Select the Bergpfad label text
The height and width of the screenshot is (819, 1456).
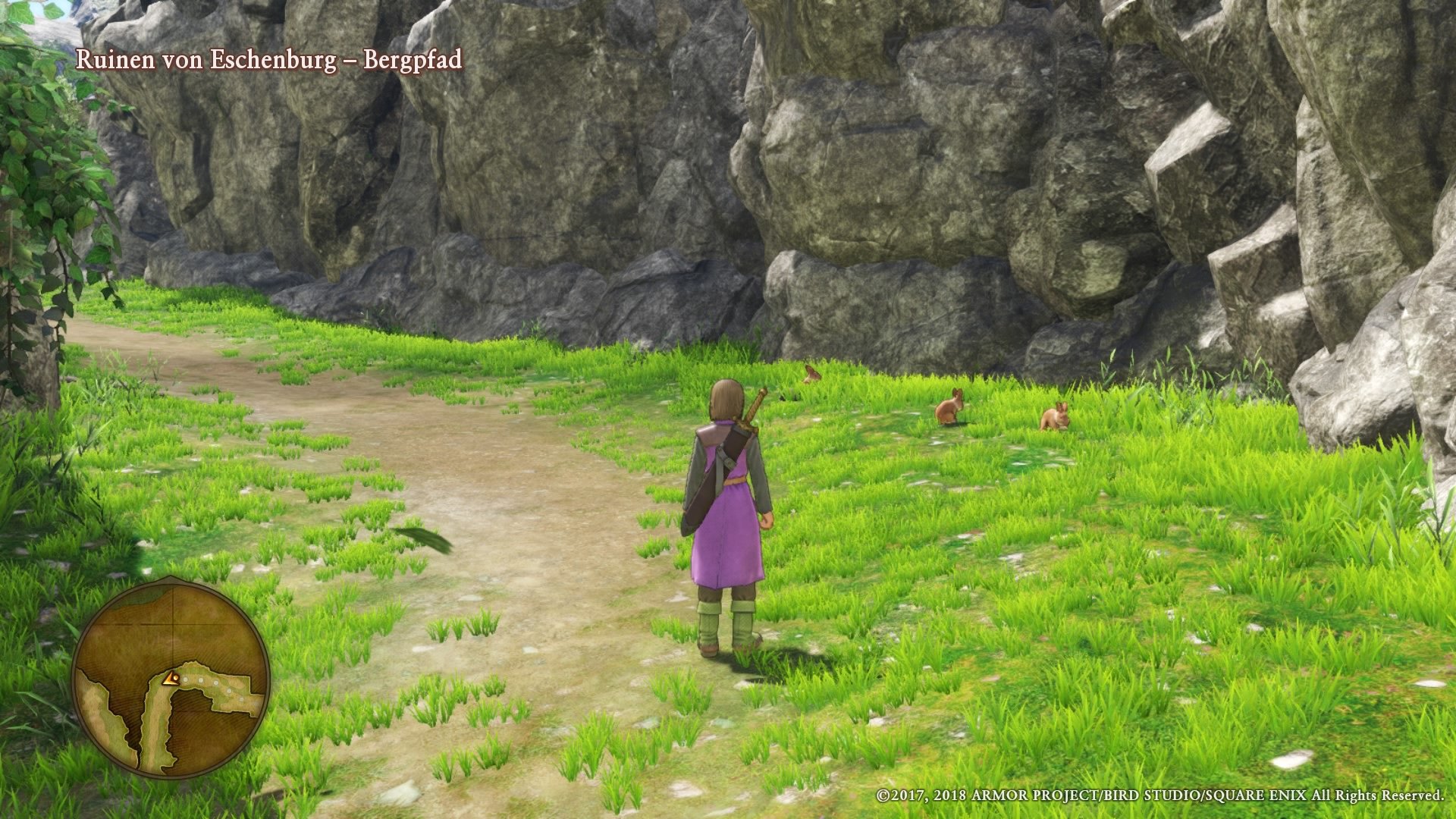click(413, 62)
